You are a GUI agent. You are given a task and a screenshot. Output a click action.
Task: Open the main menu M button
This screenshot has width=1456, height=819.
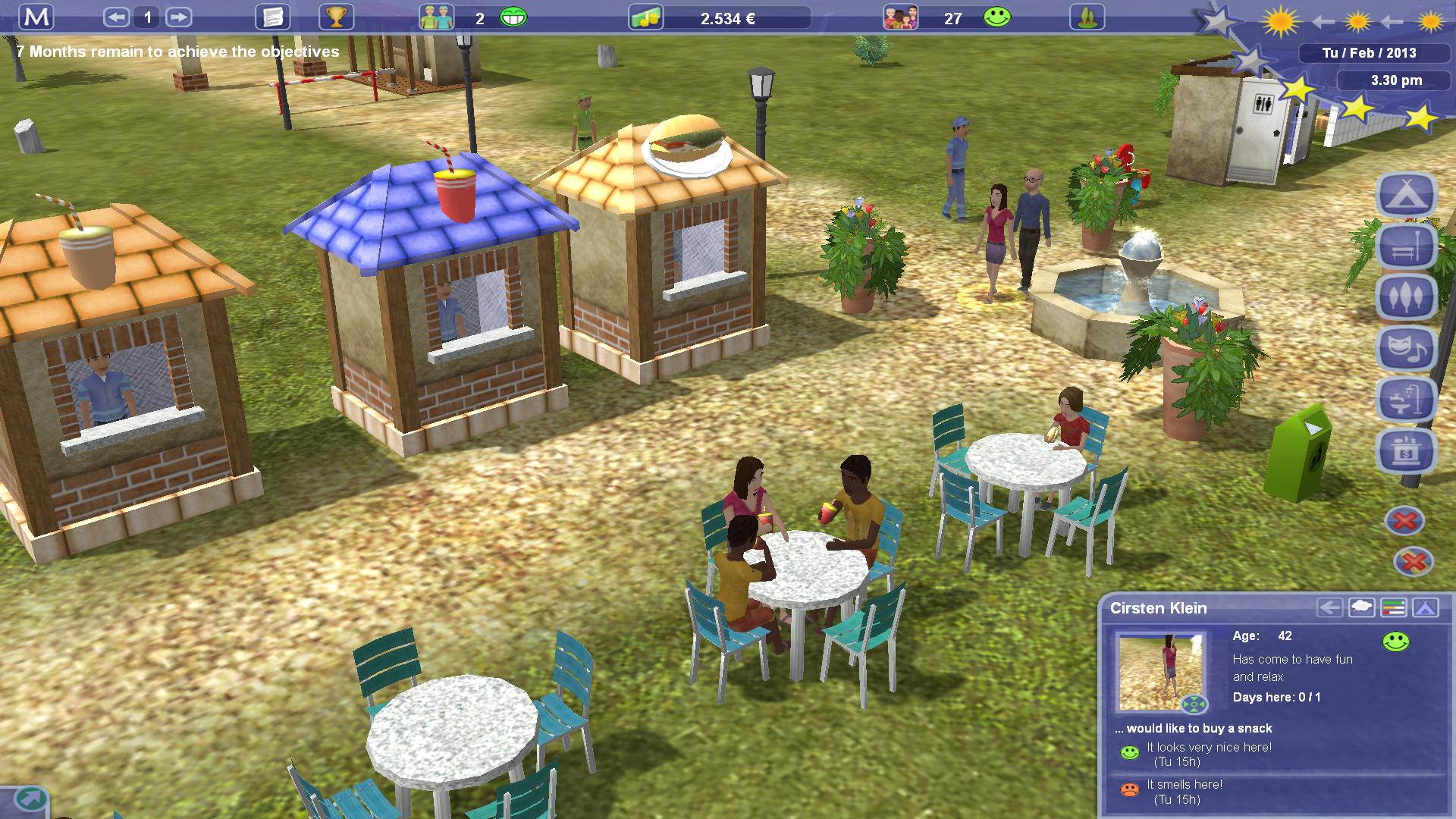pyautogui.click(x=36, y=17)
